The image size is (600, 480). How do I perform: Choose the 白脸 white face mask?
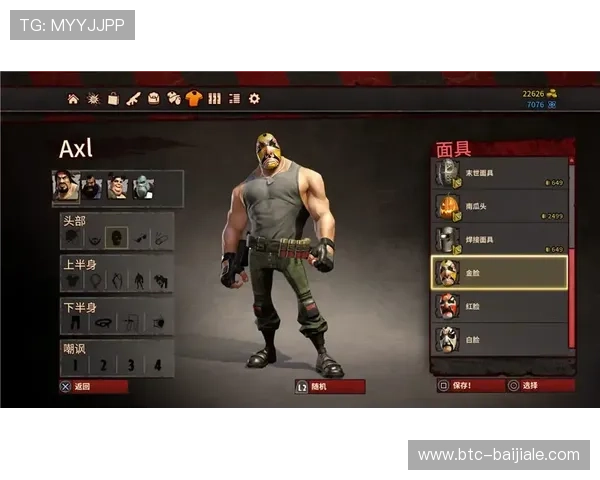coord(500,339)
